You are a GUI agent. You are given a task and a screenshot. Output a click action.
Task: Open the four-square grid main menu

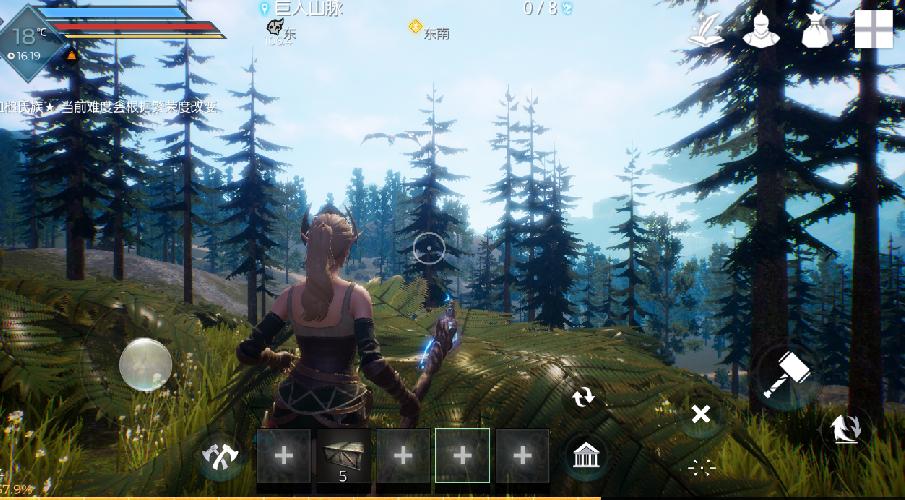click(873, 30)
